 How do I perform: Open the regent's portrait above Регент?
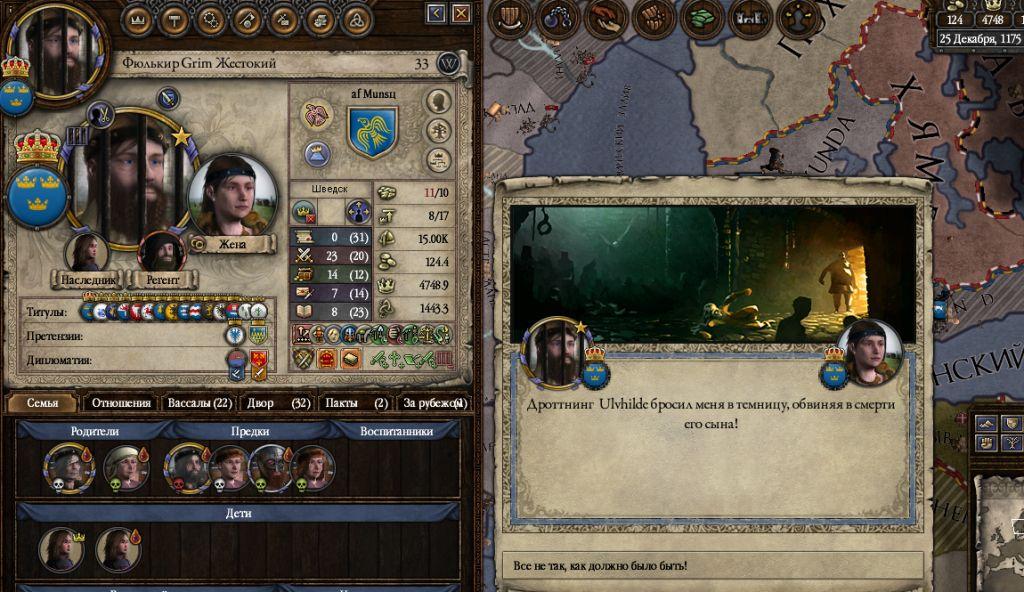pyautogui.click(x=160, y=252)
